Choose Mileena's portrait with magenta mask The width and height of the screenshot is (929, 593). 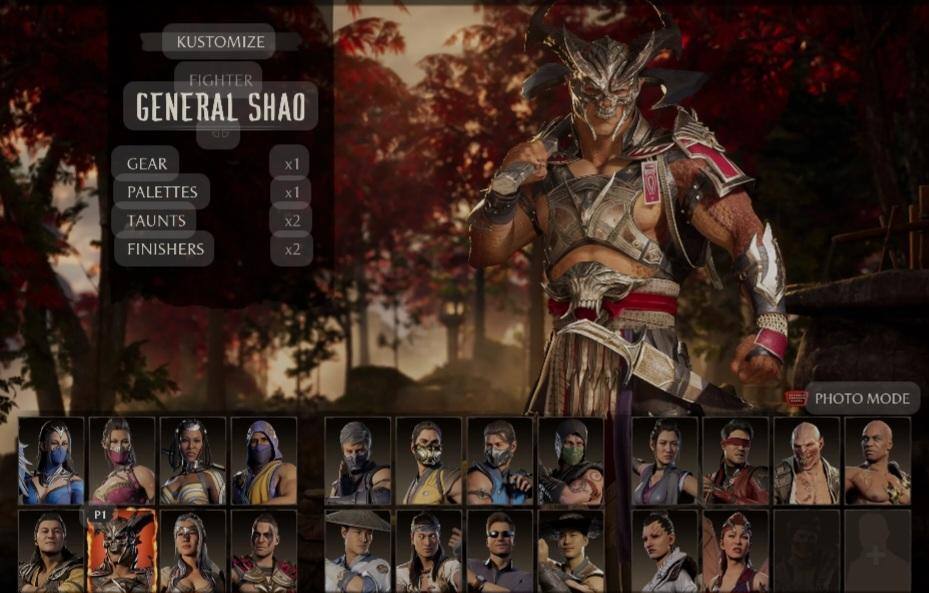click(x=122, y=461)
